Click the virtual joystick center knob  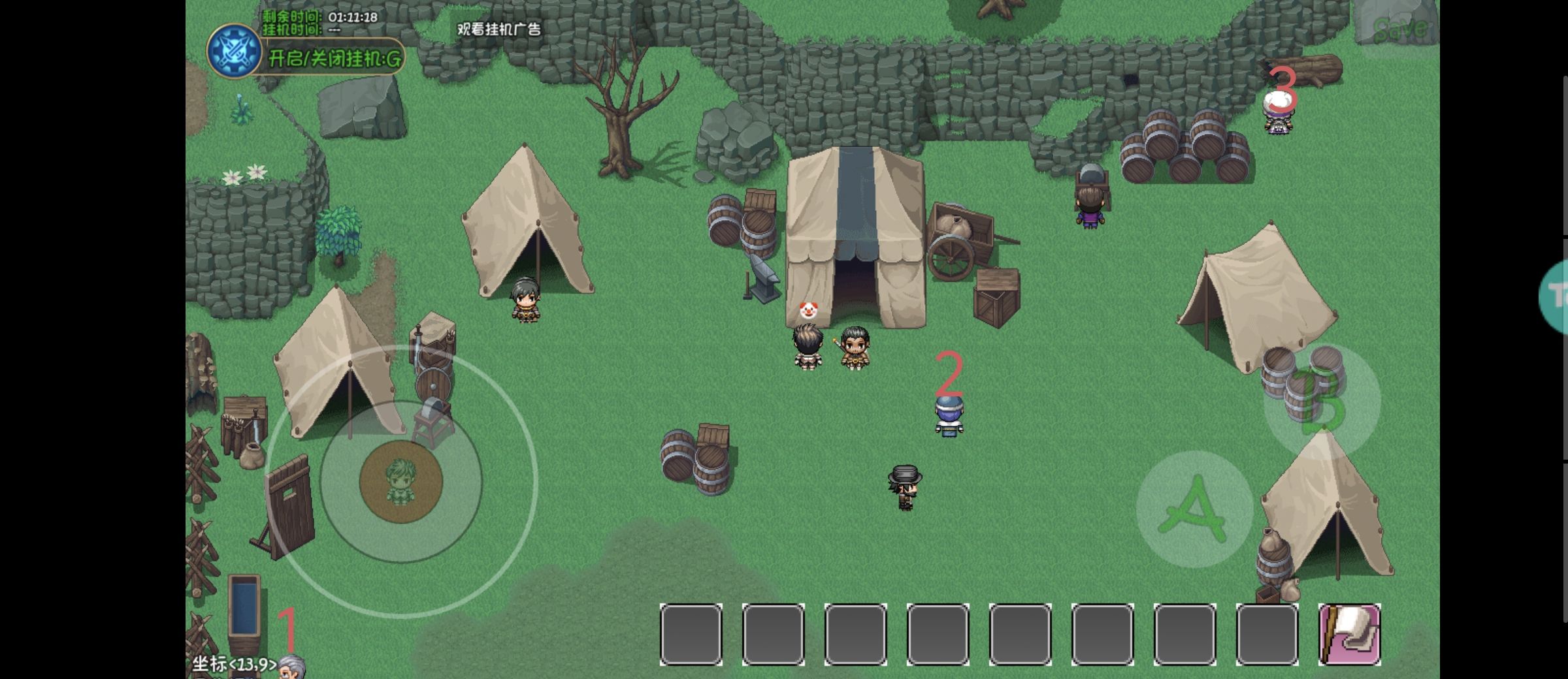point(400,482)
